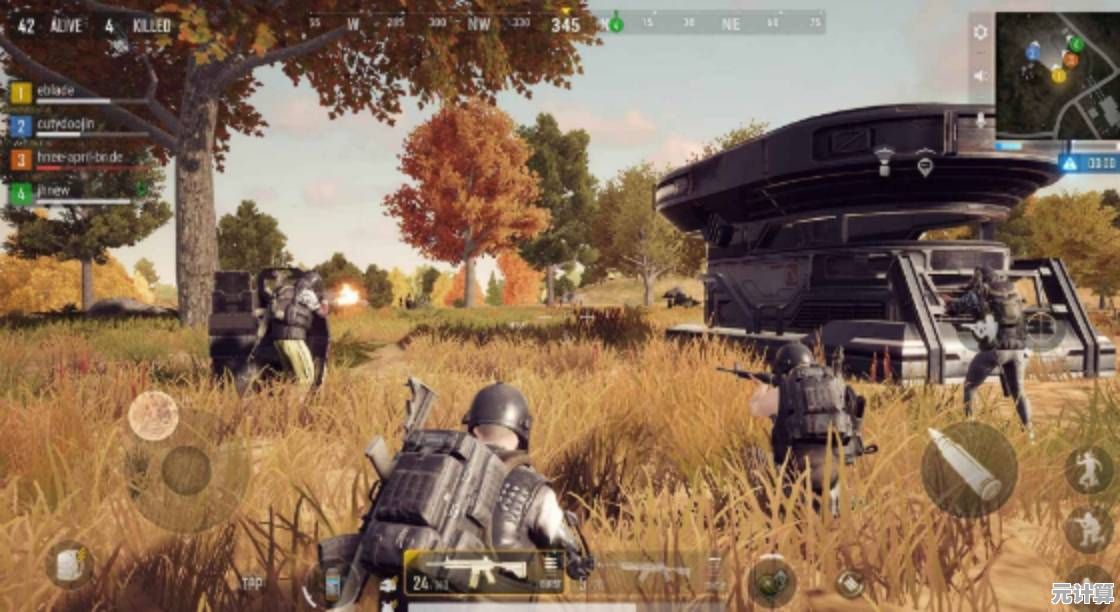Screen dimensions: 1120x612
Task: Expand the minimap
Action: (1057, 76)
